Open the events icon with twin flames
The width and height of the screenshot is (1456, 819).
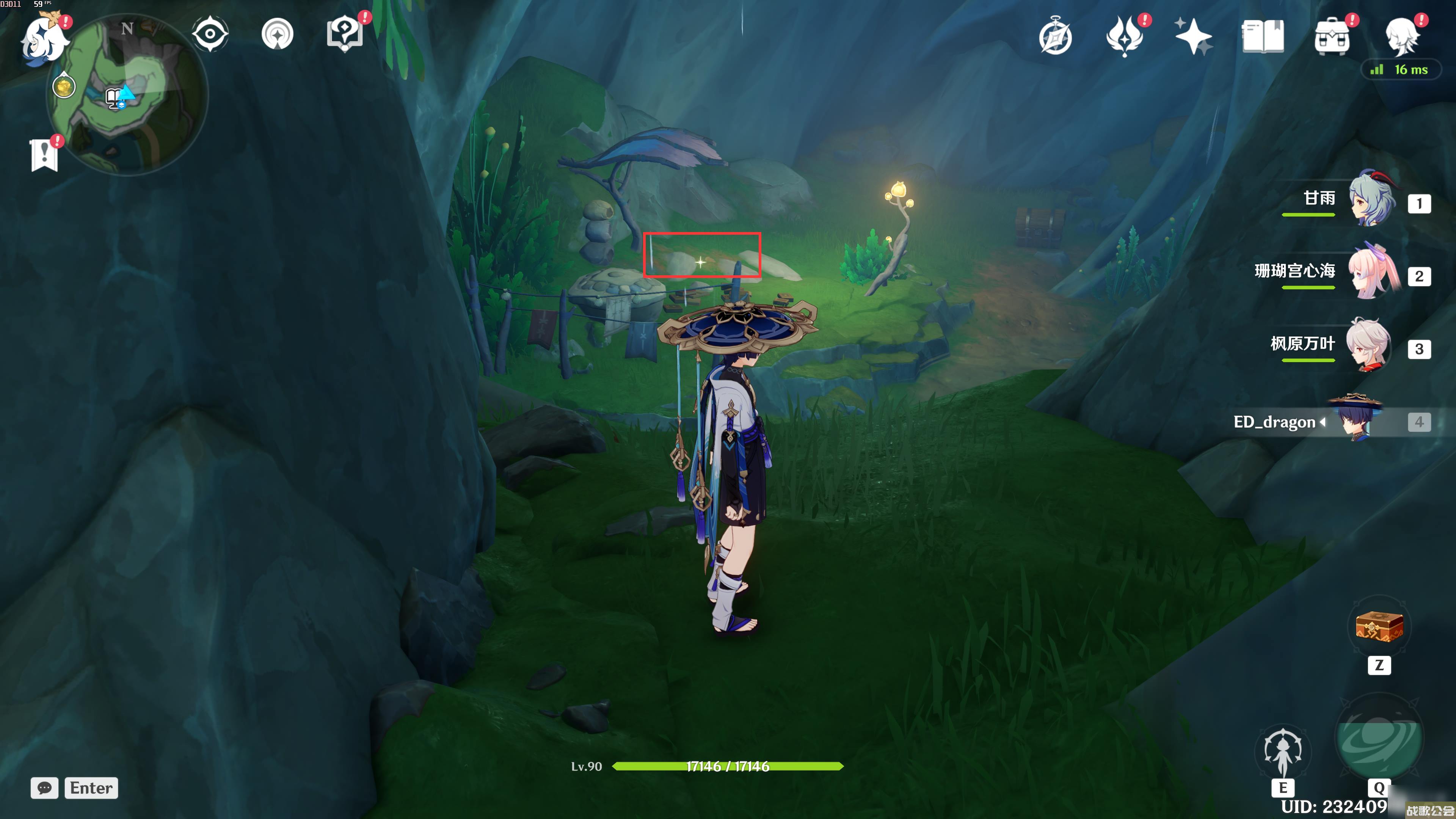(x=1125, y=36)
